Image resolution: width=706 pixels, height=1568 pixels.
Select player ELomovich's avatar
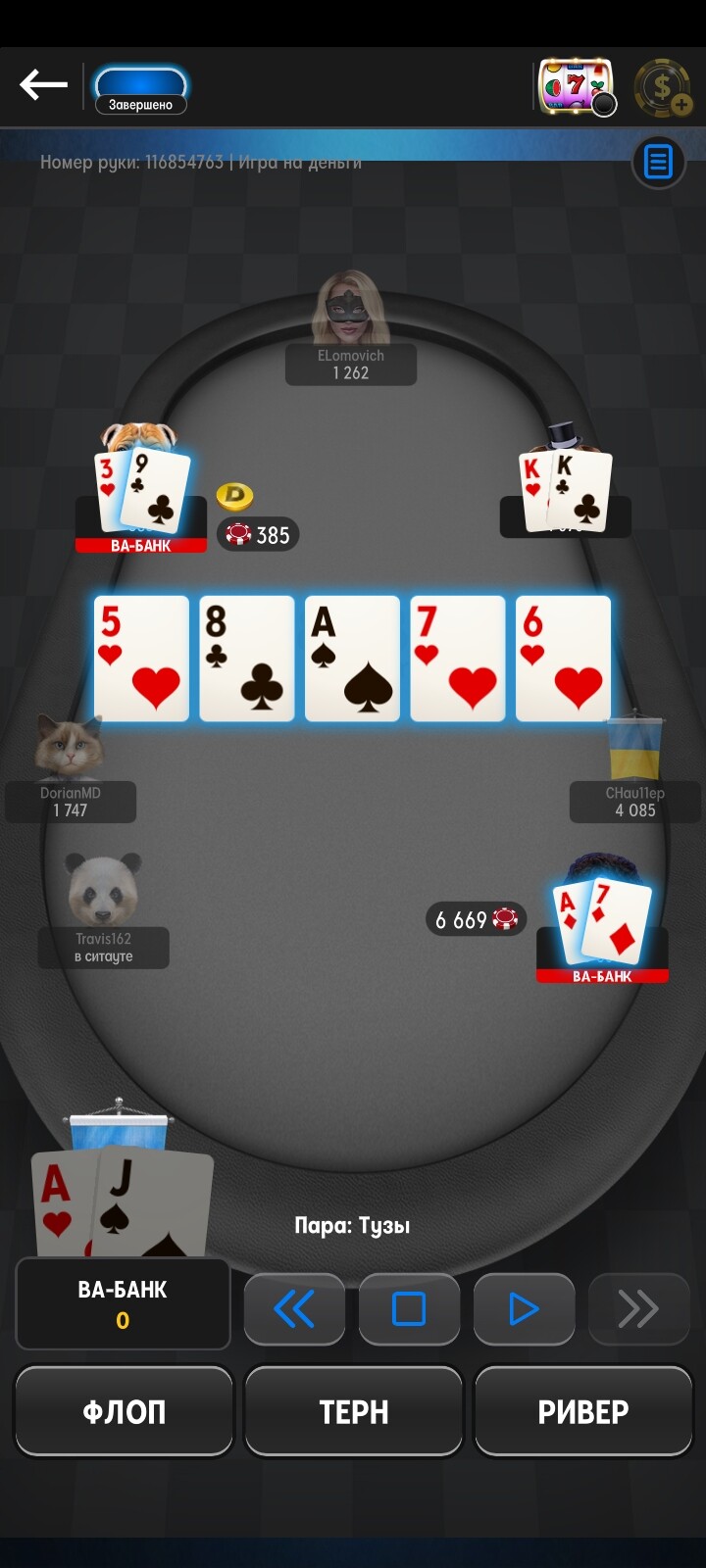click(x=350, y=309)
